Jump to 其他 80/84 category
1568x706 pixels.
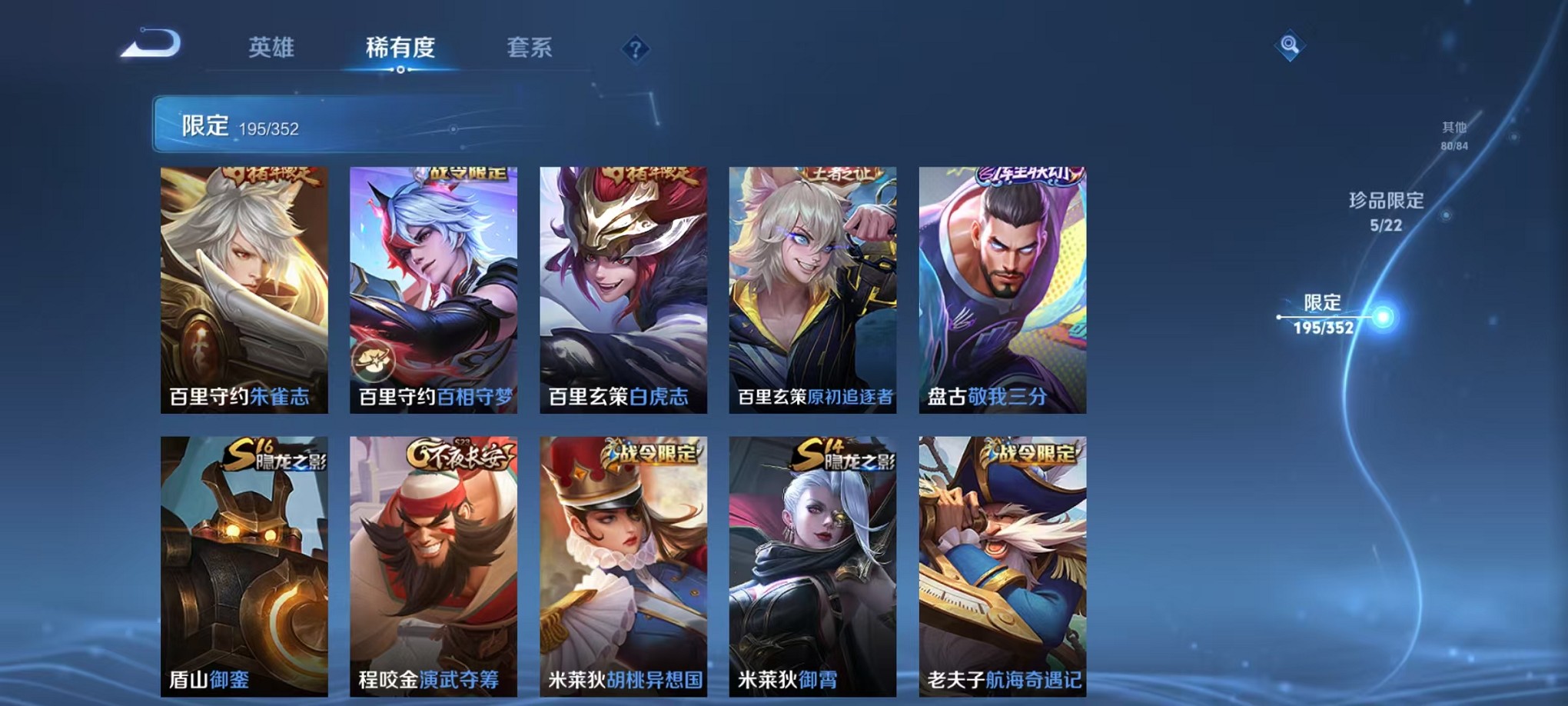coord(1453,137)
